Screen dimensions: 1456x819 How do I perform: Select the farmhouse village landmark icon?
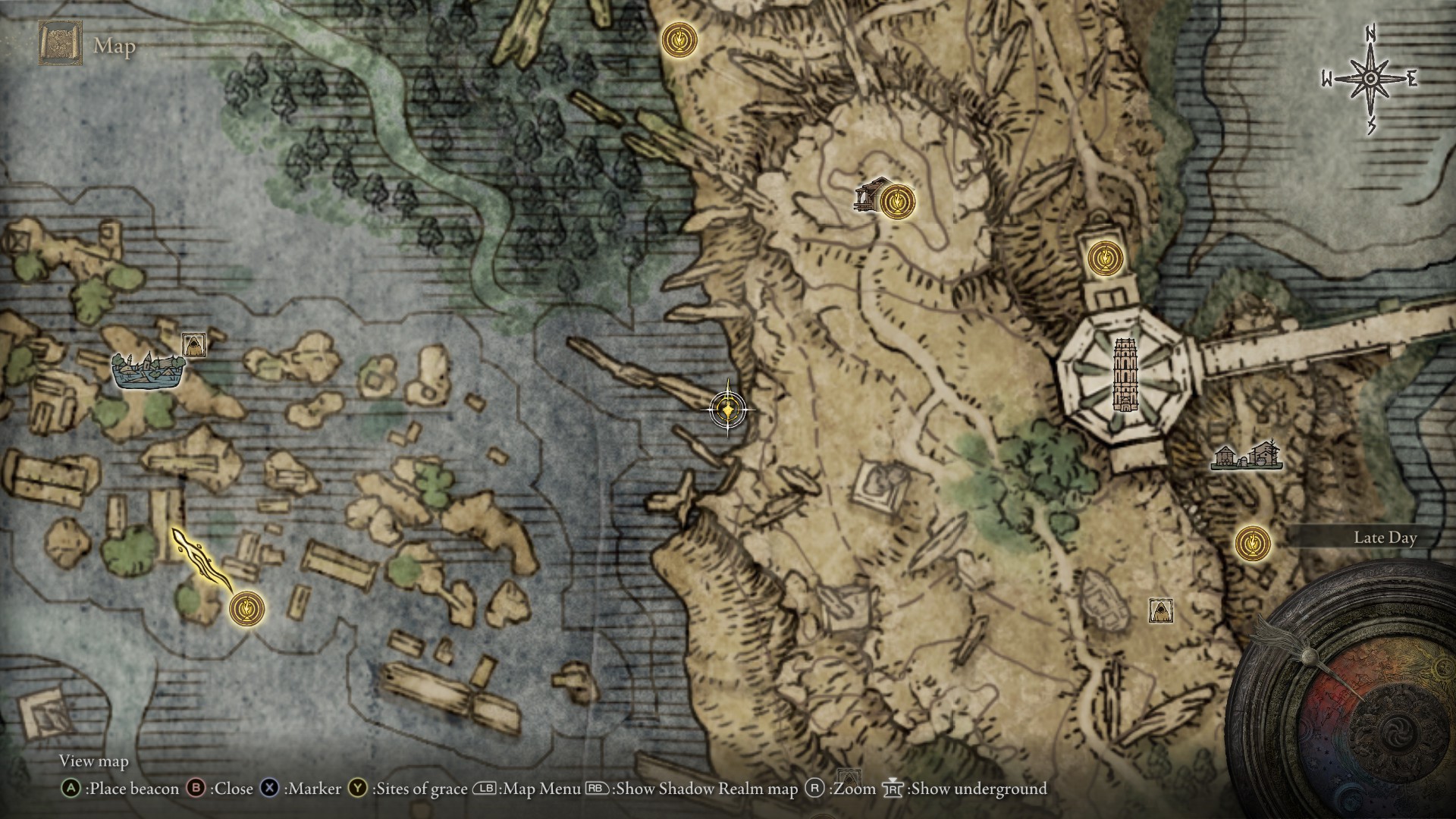tap(1246, 456)
